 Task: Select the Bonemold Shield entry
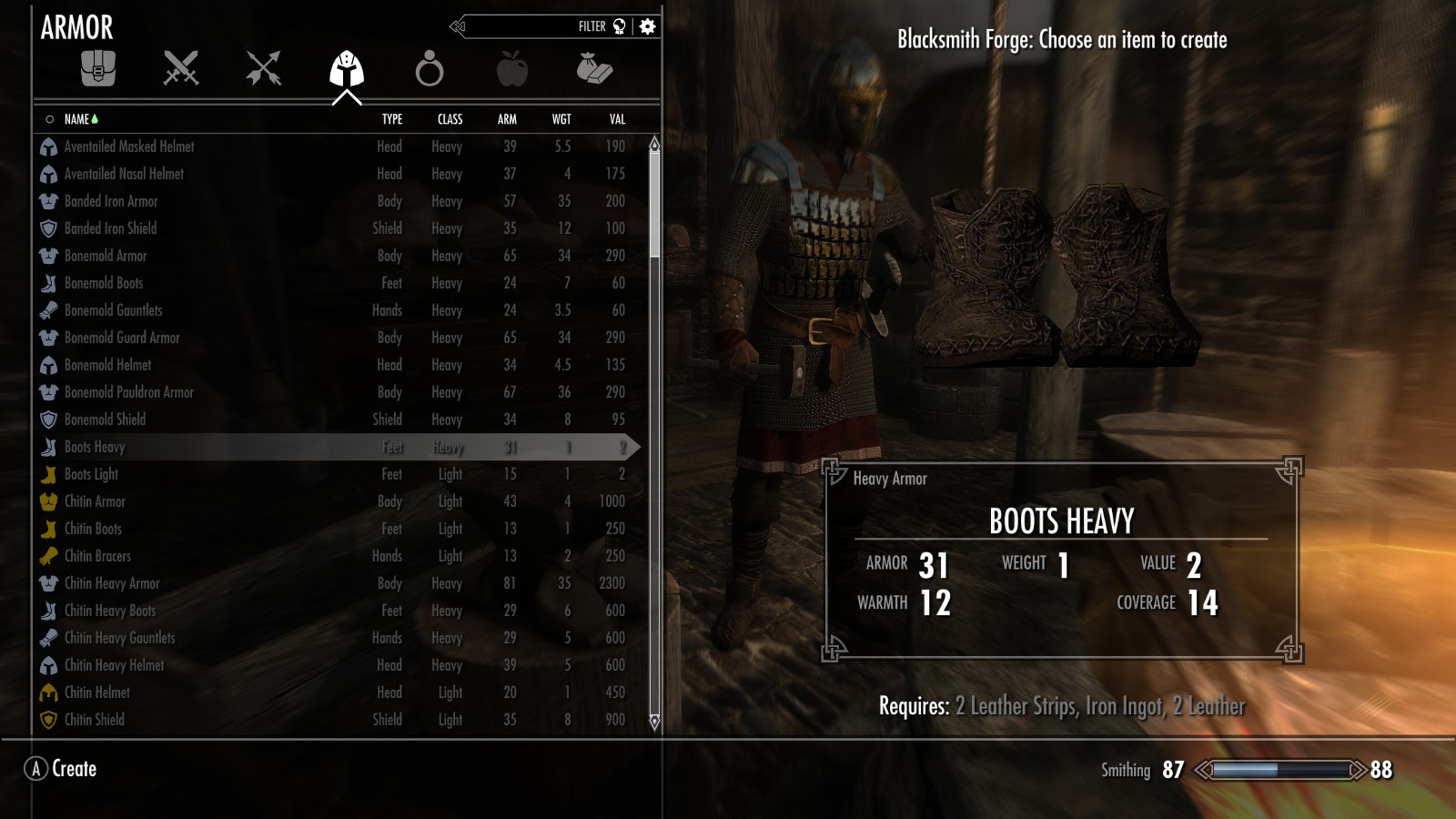[x=105, y=420]
